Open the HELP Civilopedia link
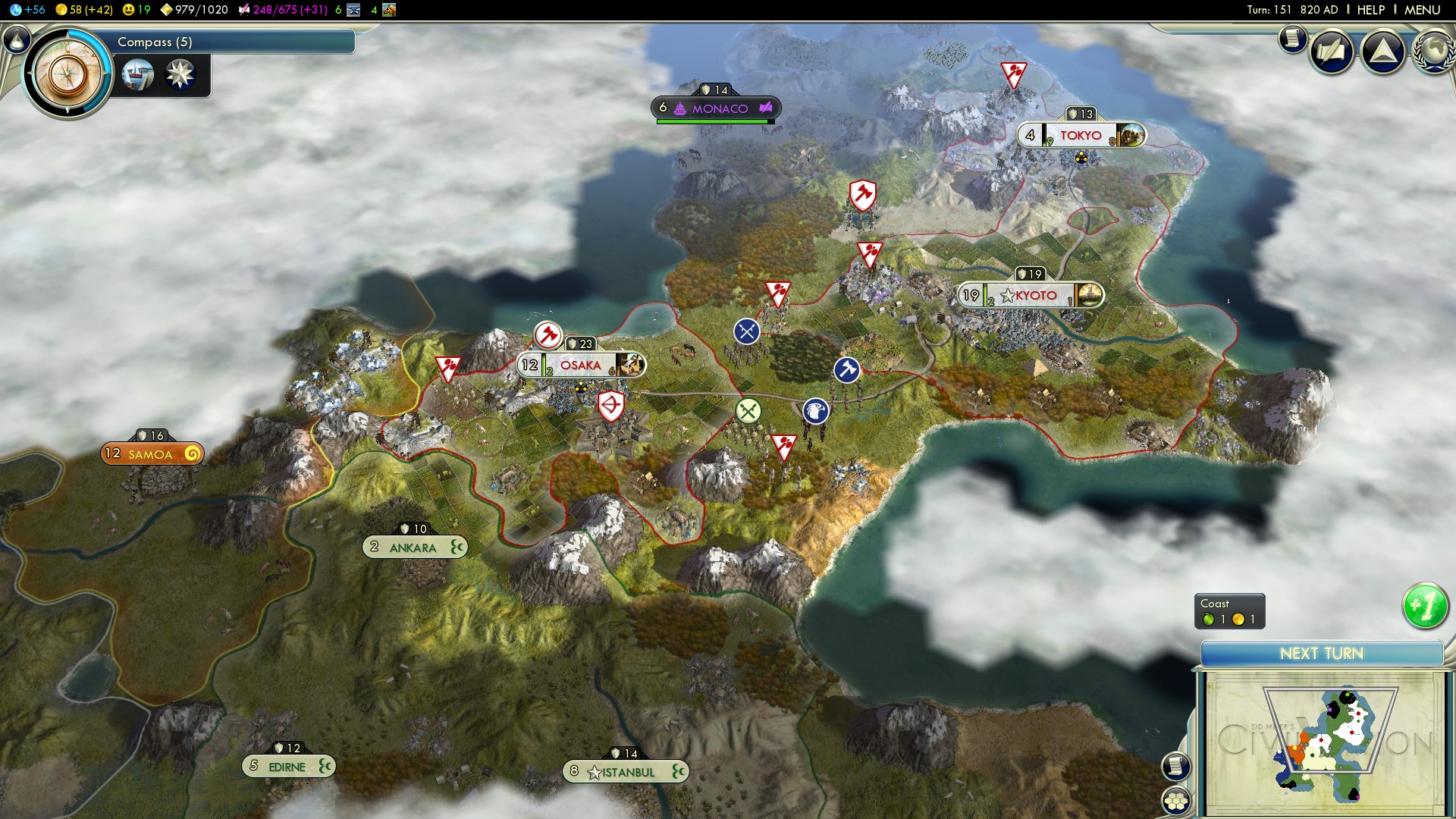Screen dimensions: 1456x819 click(x=1370, y=10)
